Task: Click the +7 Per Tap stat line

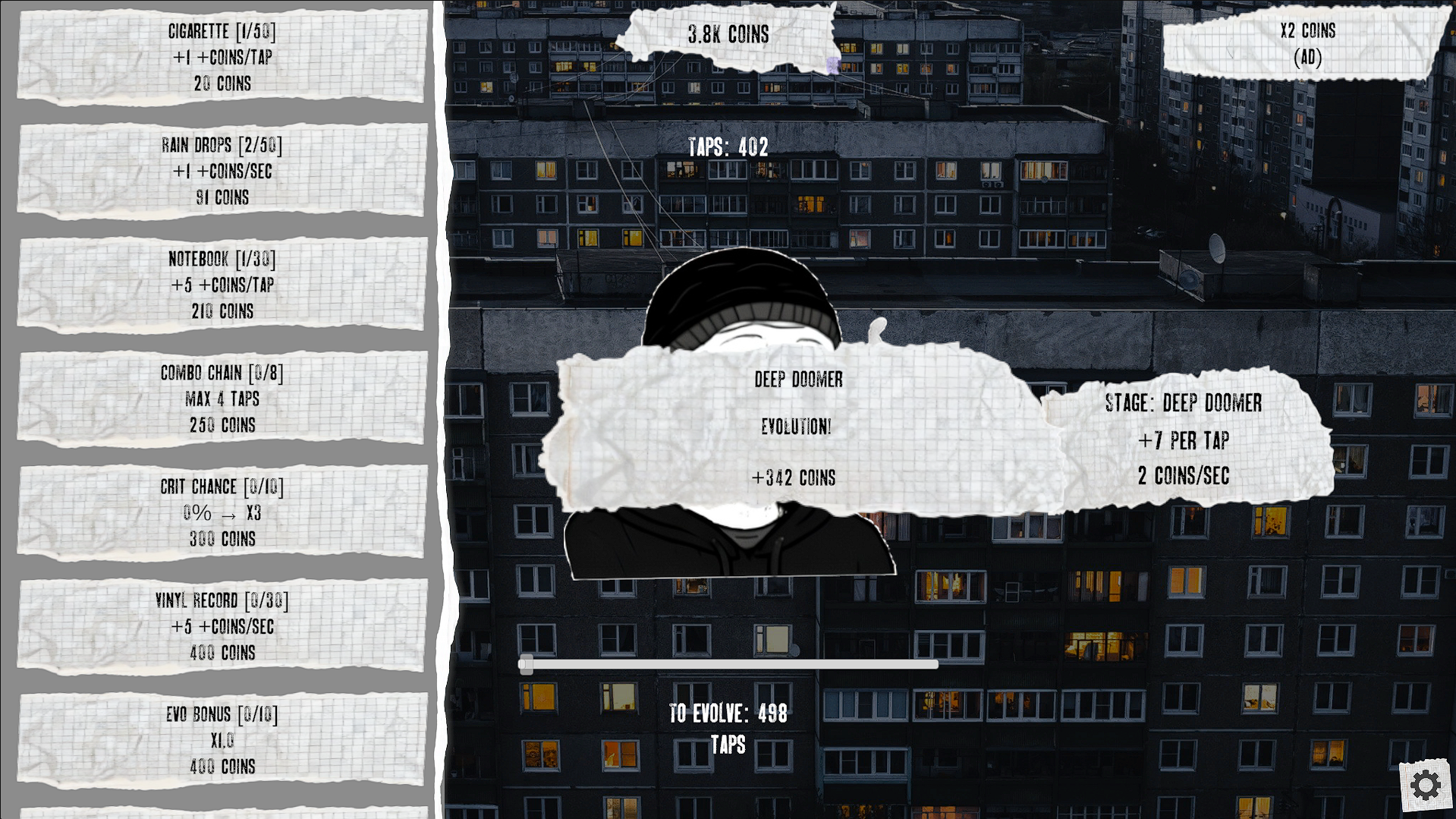Action: pyautogui.click(x=1183, y=440)
